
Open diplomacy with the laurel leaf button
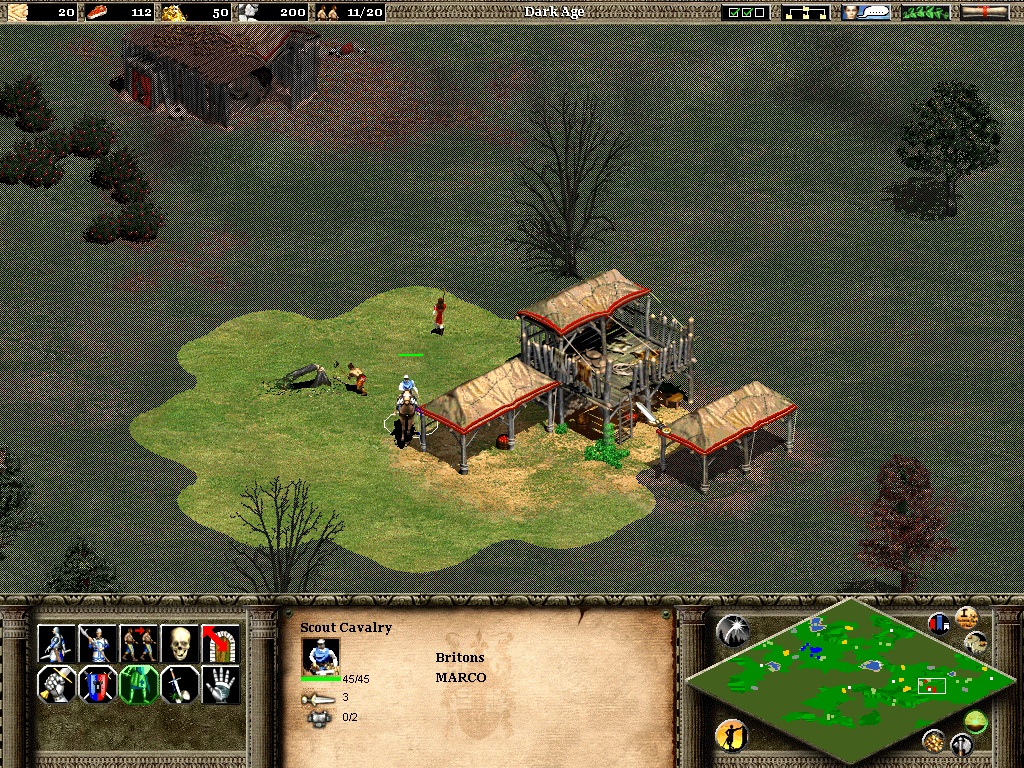(x=926, y=12)
